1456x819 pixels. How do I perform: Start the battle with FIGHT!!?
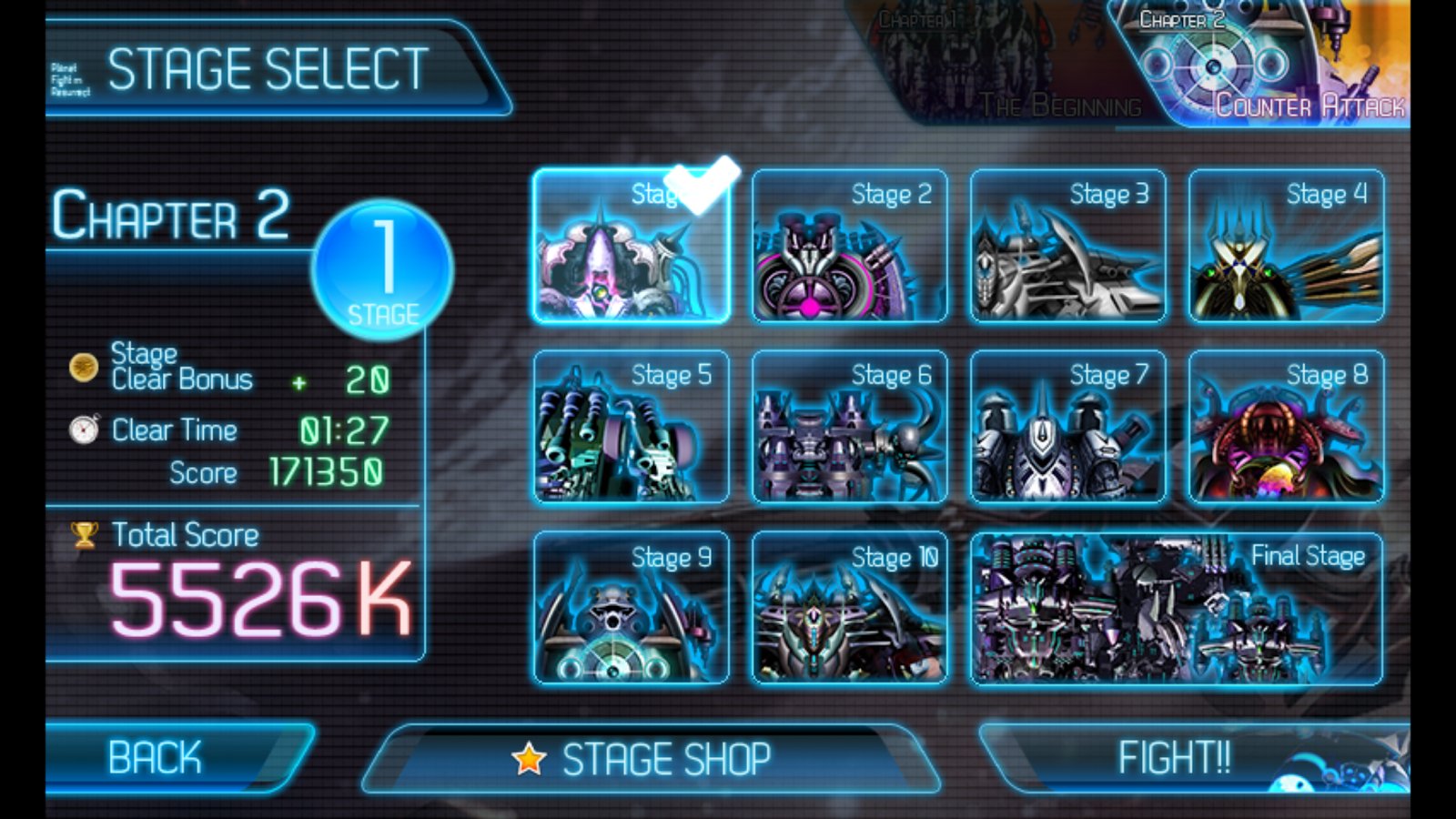pos(1183,757)
